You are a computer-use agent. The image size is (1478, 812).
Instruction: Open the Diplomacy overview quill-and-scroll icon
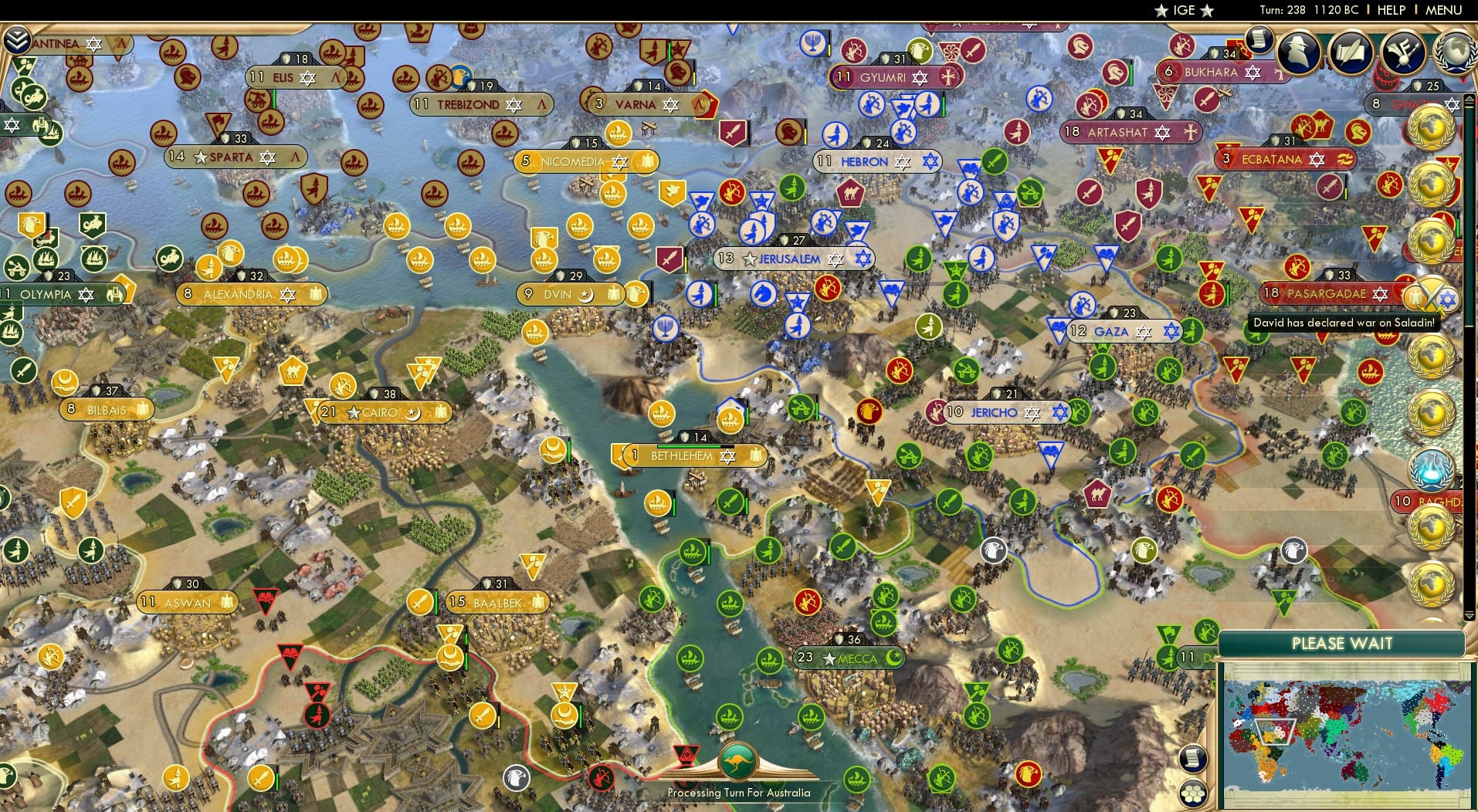tap(1350, 52)
